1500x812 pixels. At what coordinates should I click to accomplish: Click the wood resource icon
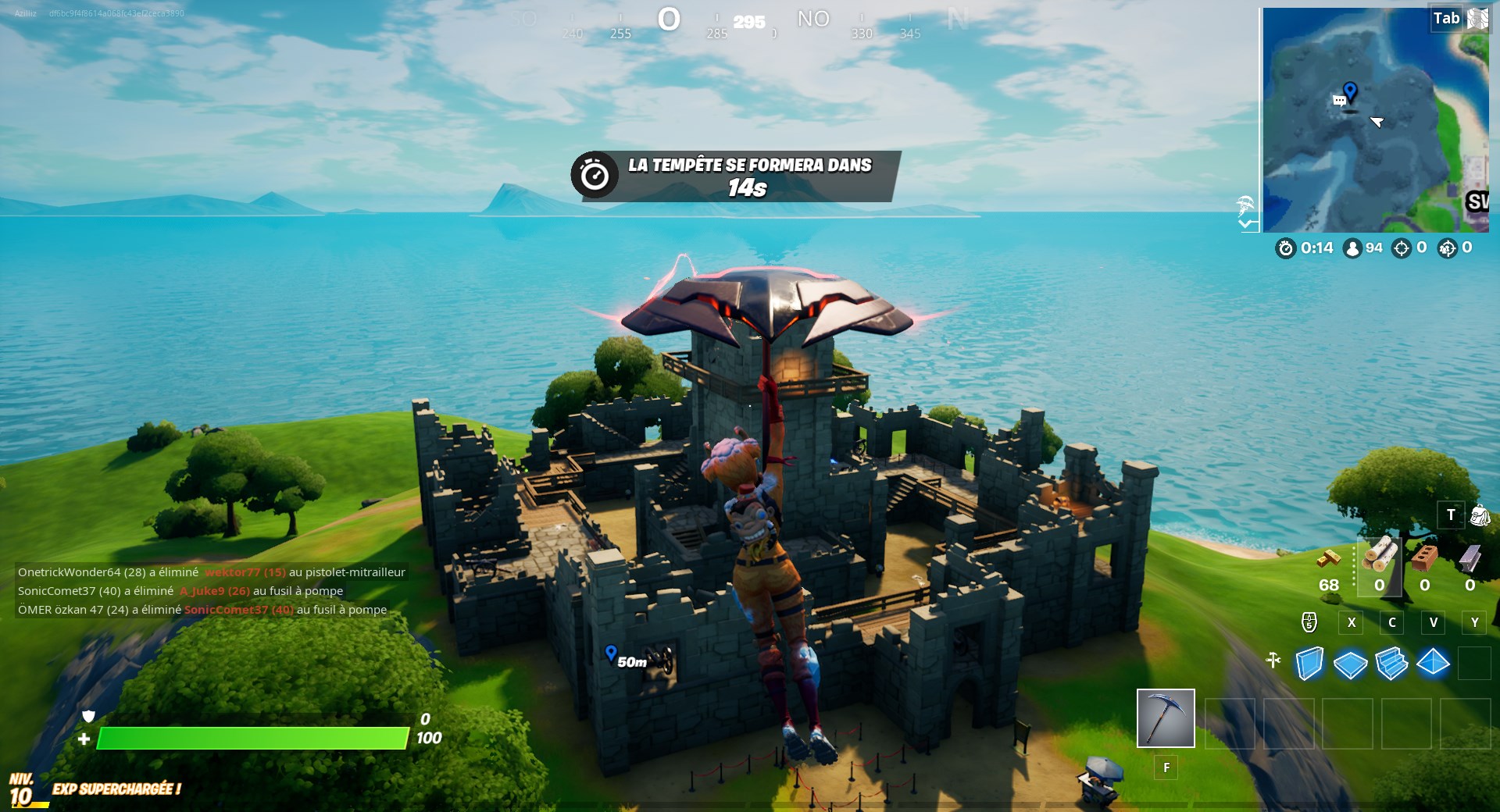(1380, 557)
